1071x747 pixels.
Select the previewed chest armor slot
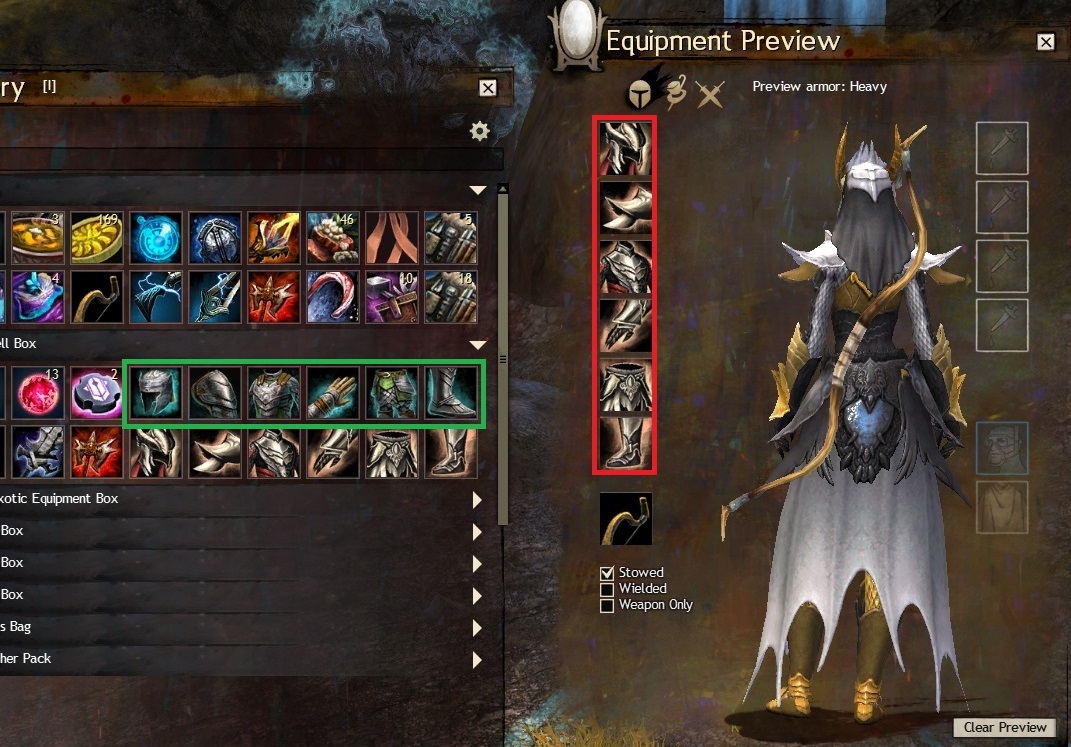point(625,267)
